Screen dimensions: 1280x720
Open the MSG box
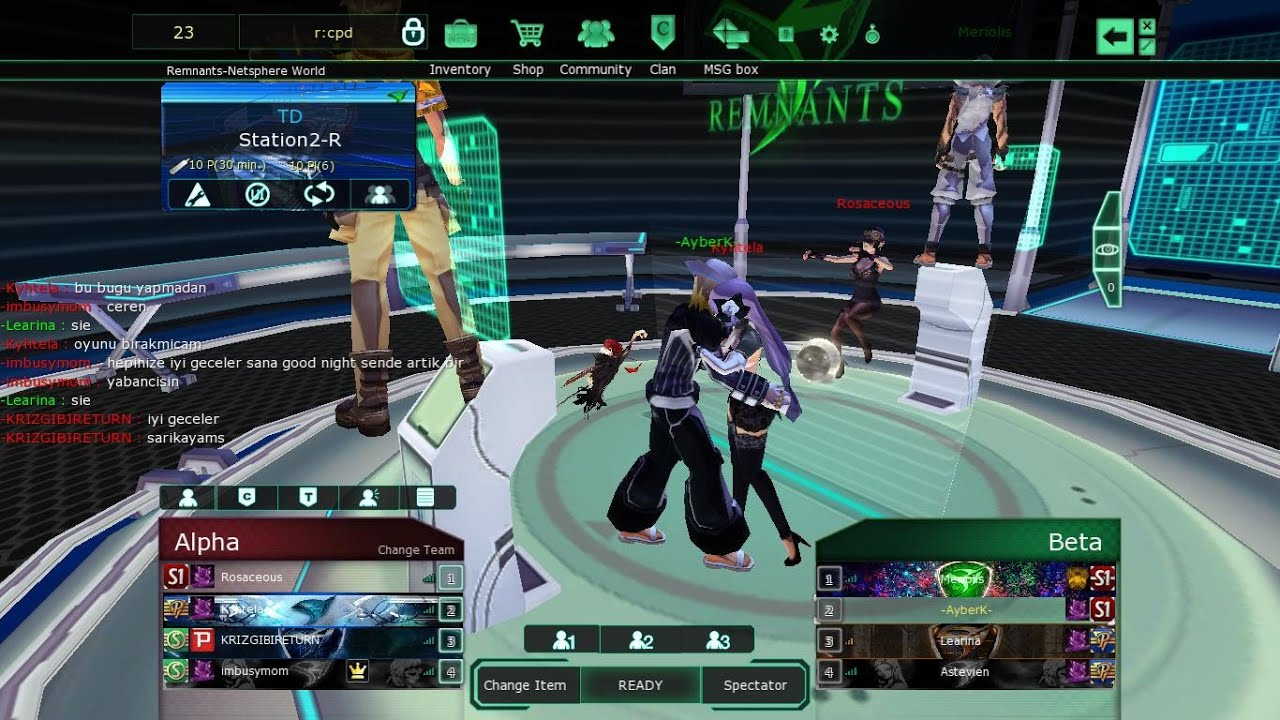[731, 34]
